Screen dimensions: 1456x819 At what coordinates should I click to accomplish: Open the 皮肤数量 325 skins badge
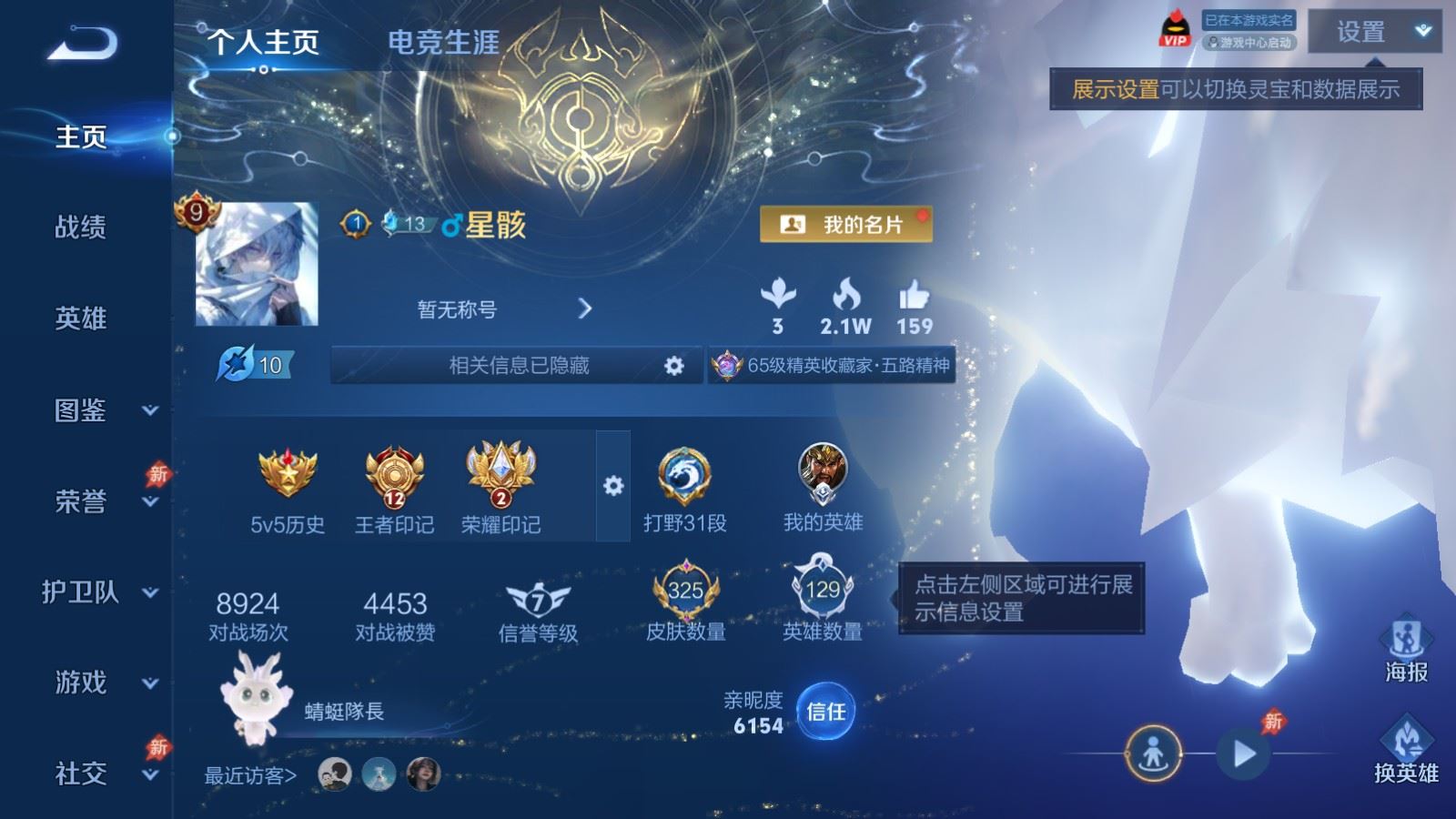pos(684,591)
